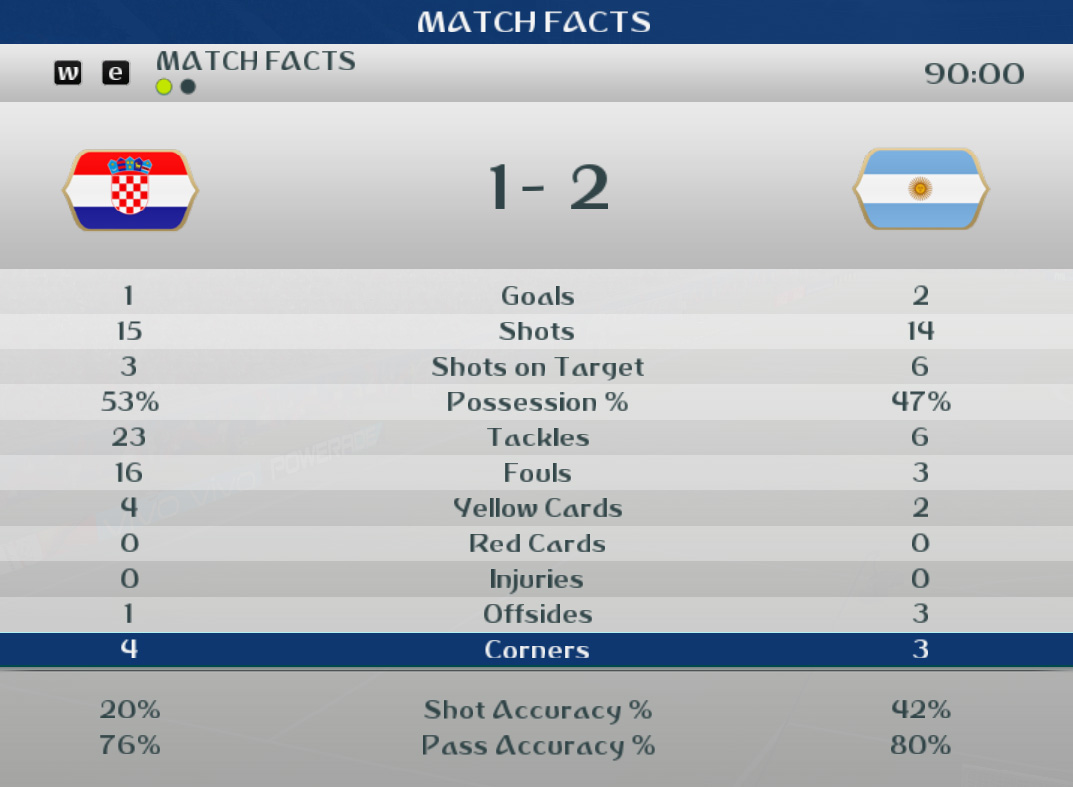Select the green first page dot
Screen dimensions: 1073x787
(x=164, y=87)
